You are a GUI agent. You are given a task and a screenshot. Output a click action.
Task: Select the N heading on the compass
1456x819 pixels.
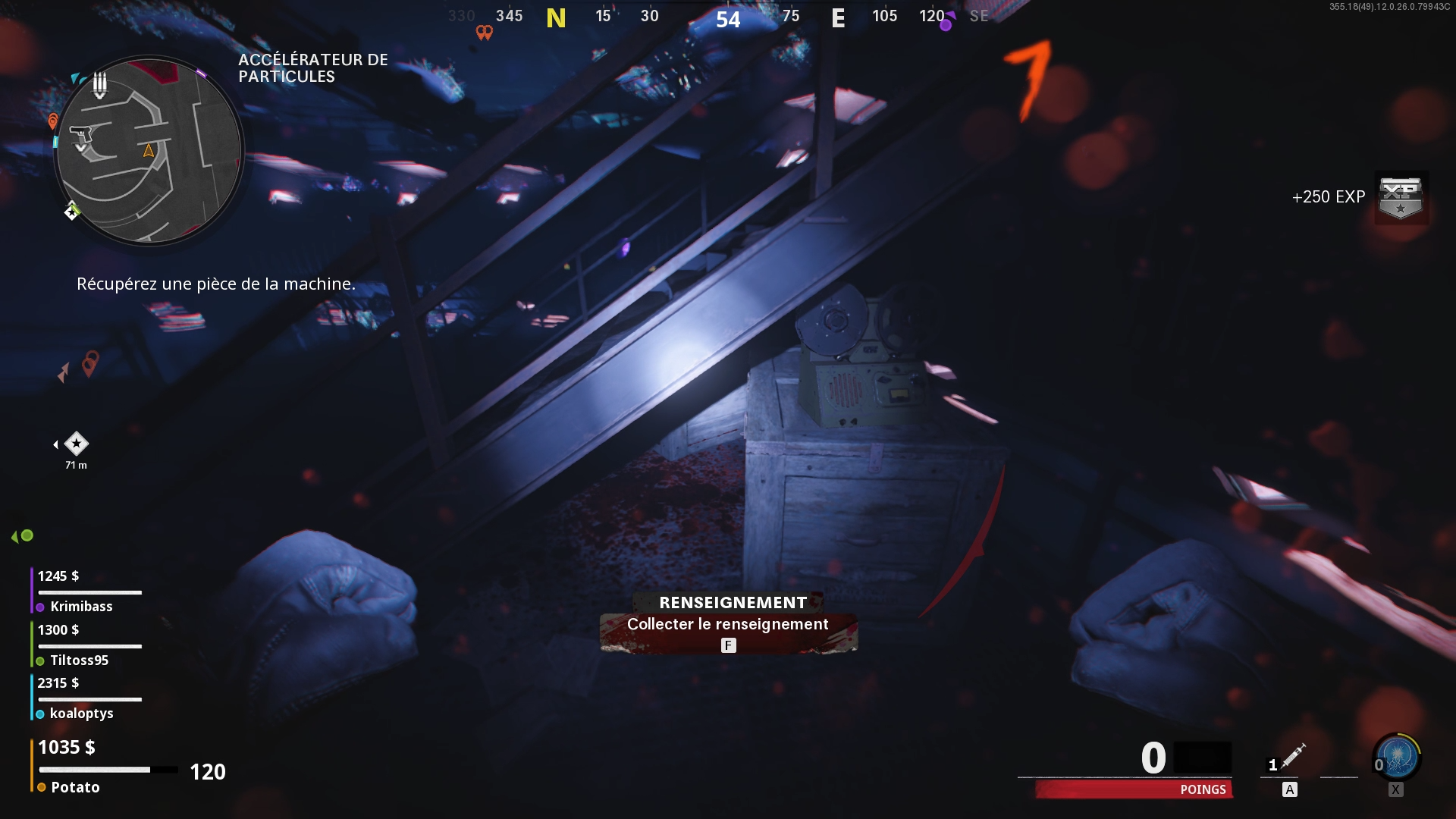pyautogui.click(x=557, y=18)
